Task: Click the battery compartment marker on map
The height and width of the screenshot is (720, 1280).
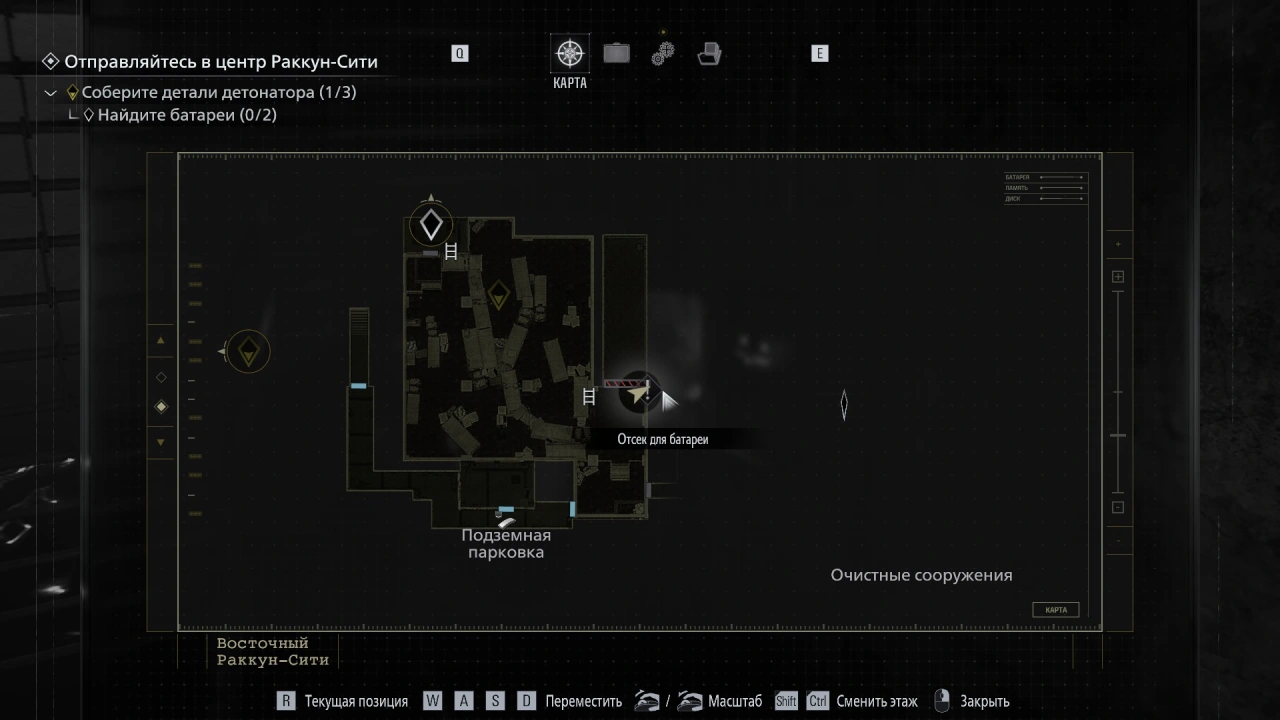Action: (636, 392)
